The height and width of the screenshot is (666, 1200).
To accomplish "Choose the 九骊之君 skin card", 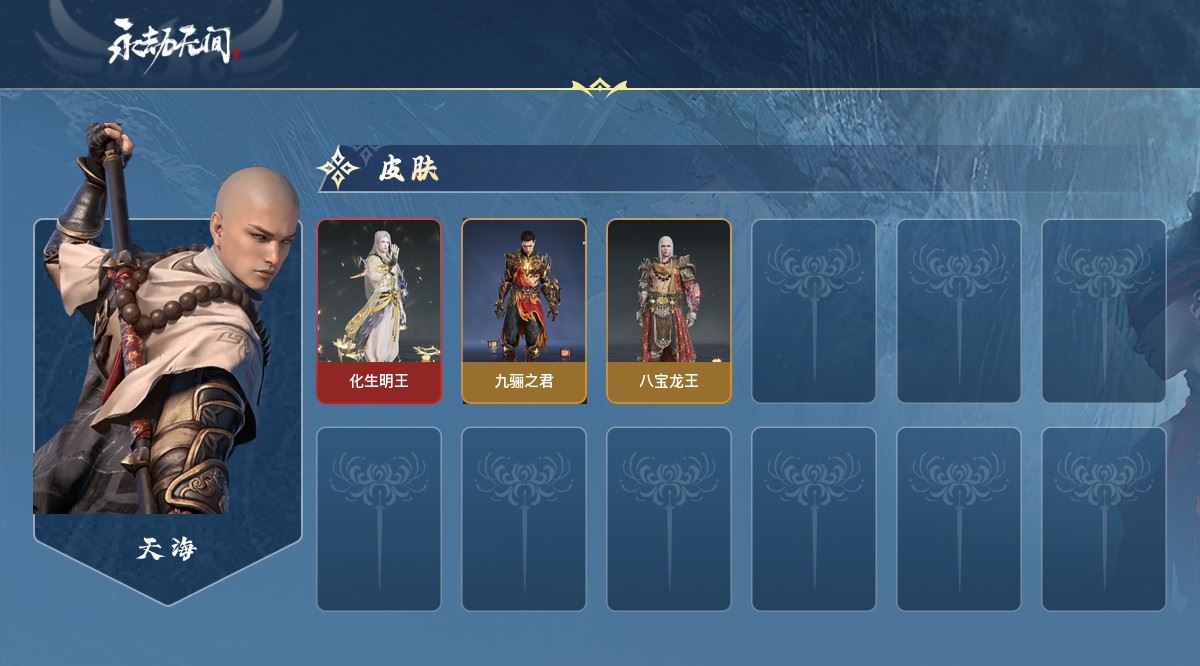I will point(523,311).
